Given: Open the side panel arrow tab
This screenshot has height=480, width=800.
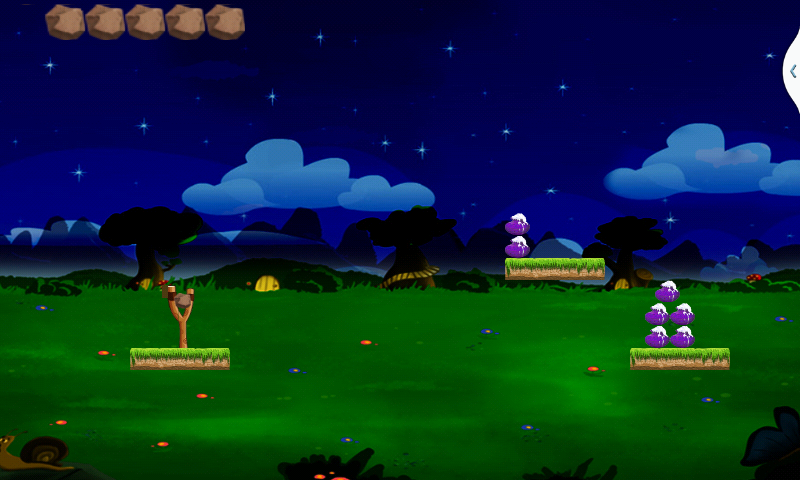Looking at the screenshot, I should 793,71.
